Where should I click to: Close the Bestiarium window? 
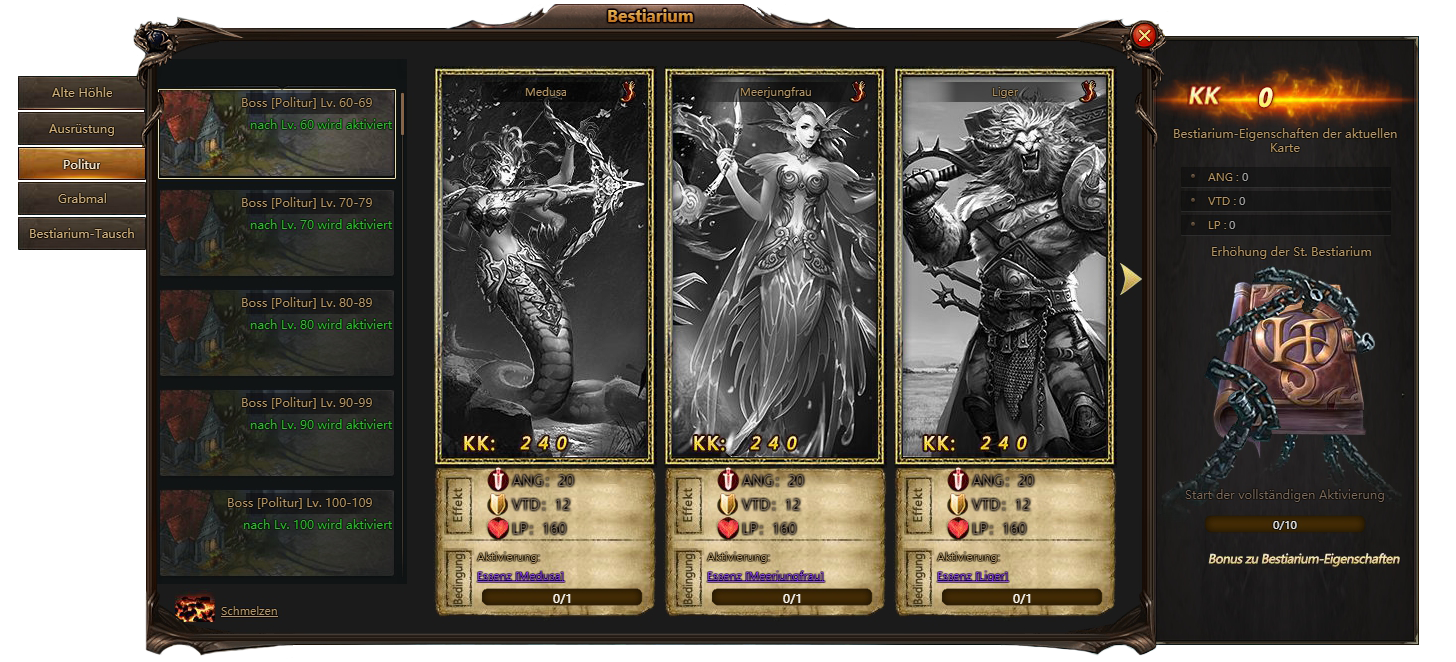click(1145, 37)
